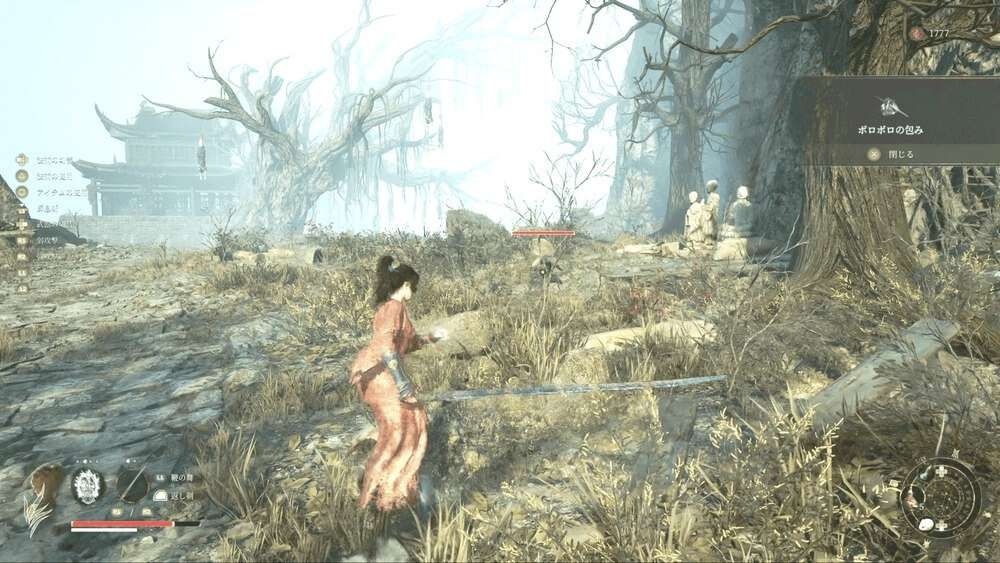Activate the white spiky mask skill icon

click(x=88, y=485)
